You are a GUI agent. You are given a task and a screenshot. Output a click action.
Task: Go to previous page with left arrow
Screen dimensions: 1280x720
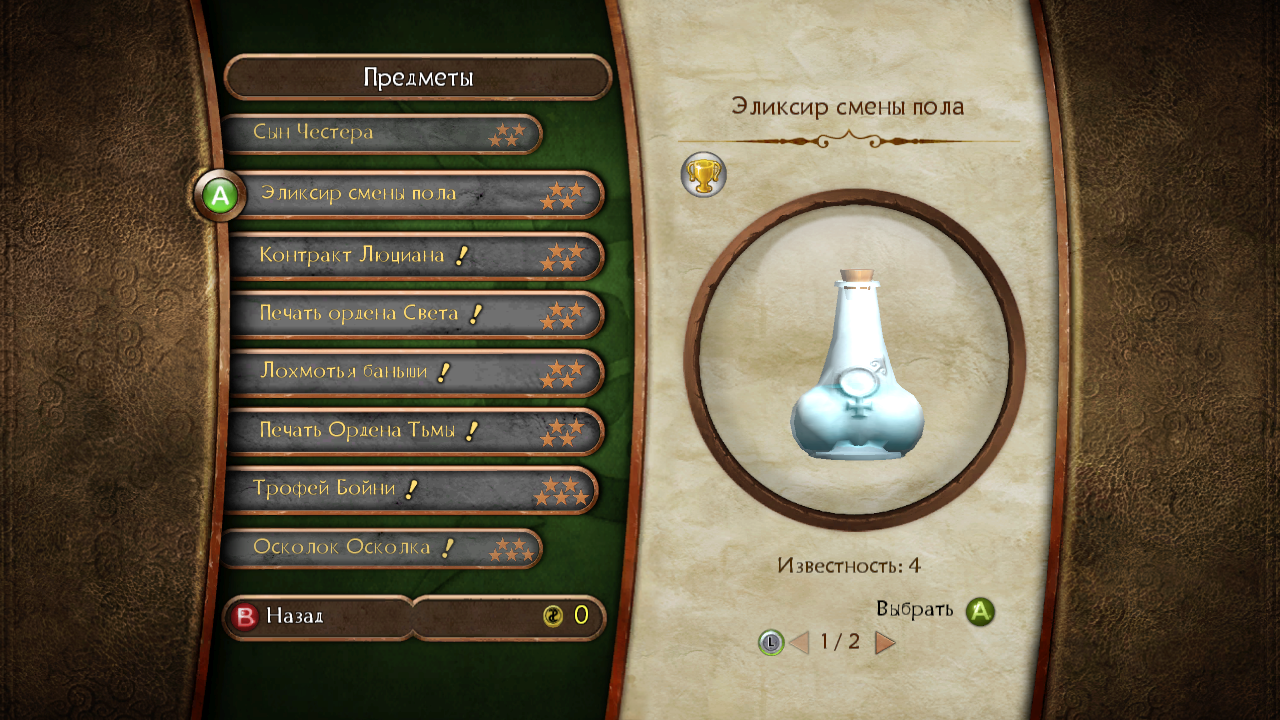[799, 642]
